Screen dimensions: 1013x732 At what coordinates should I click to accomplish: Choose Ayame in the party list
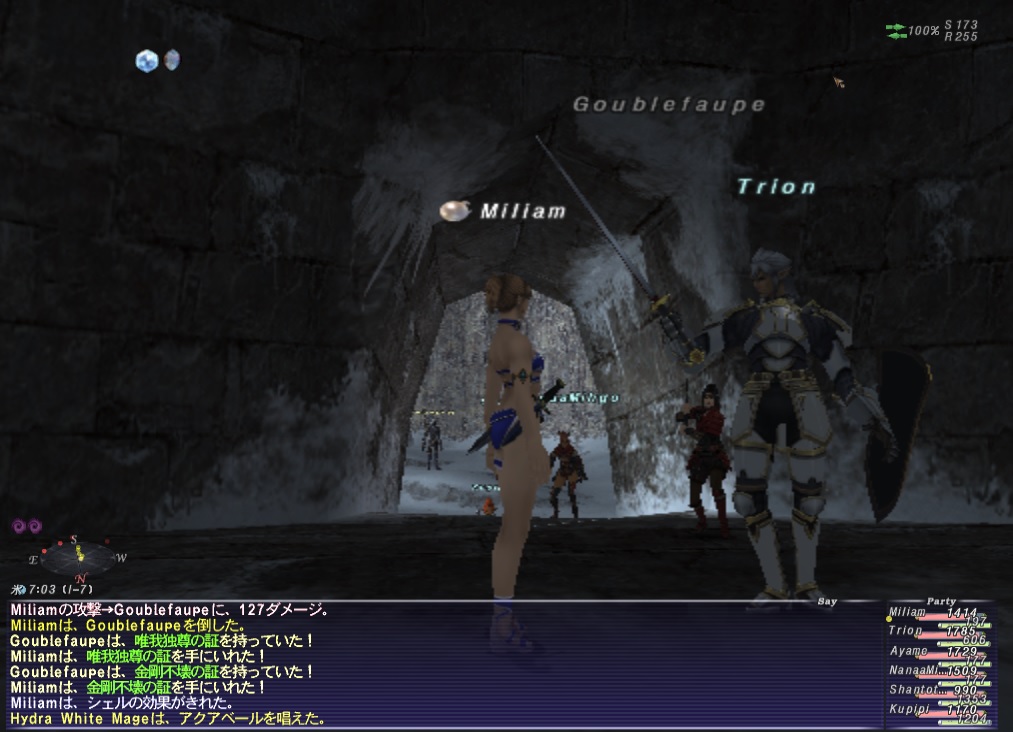[908, 651]
